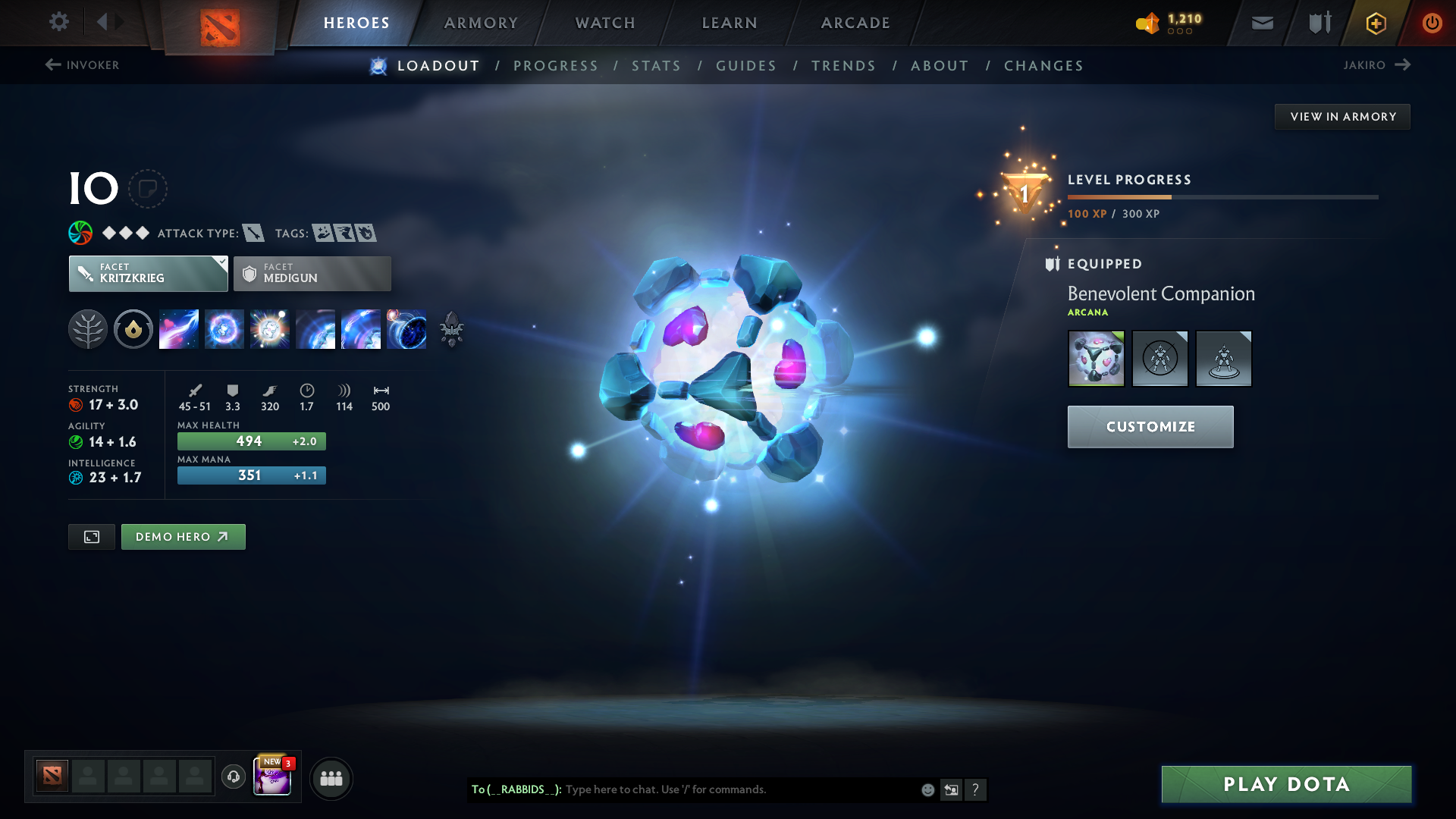Click the VIEW IN ARMORY button

point(1341,116)
